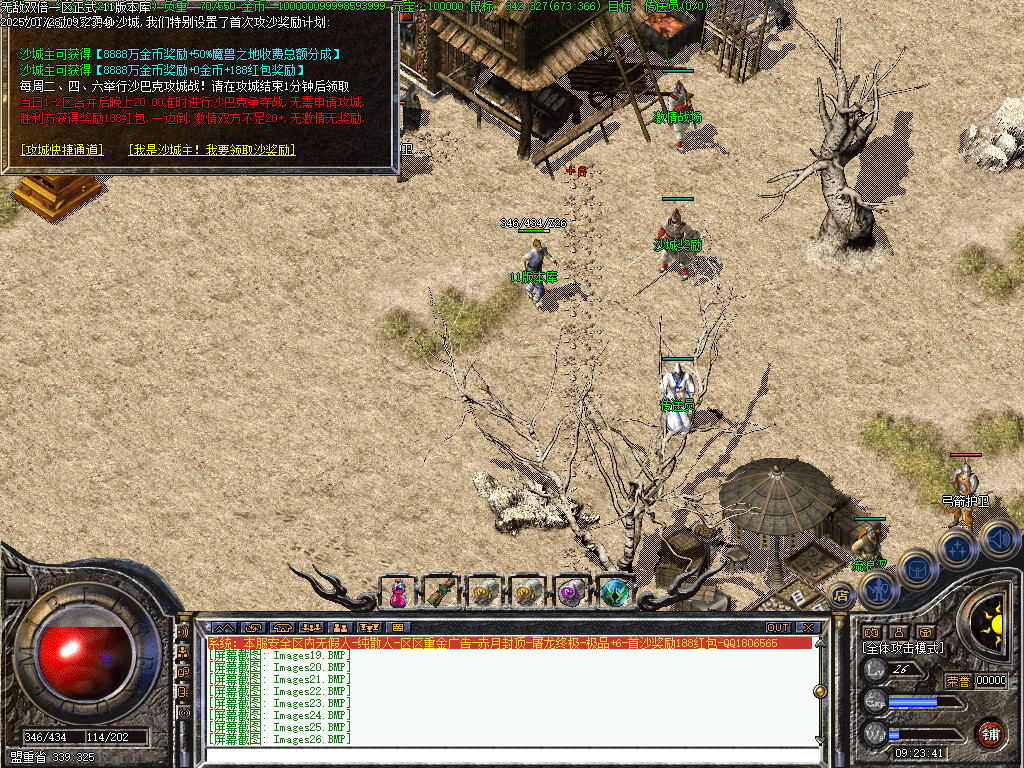Open the red 铺 stall button
Viewport: 1024px width, 768px height.
[990, 732]
